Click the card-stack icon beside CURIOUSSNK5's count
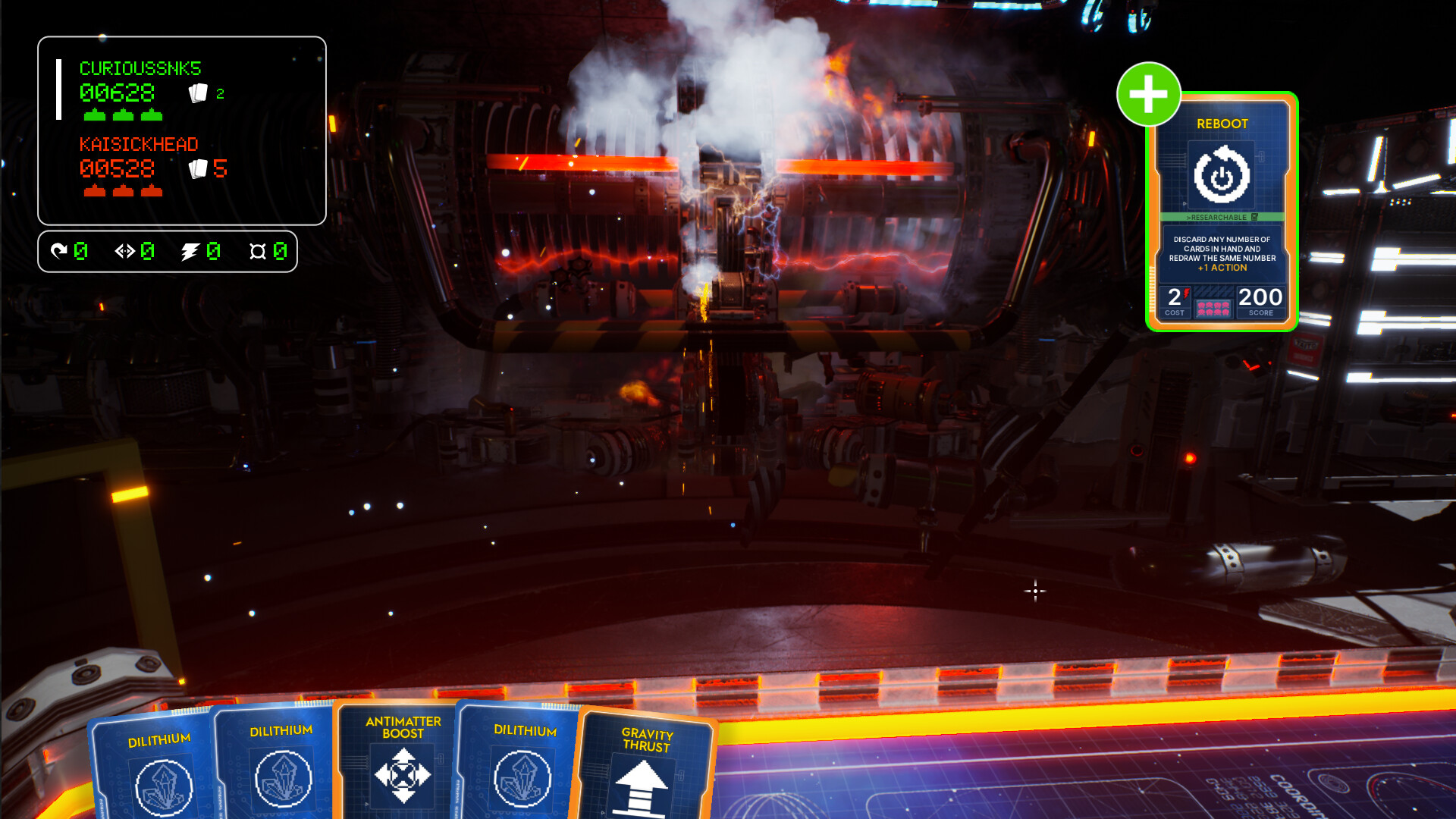 pos(199,93)
